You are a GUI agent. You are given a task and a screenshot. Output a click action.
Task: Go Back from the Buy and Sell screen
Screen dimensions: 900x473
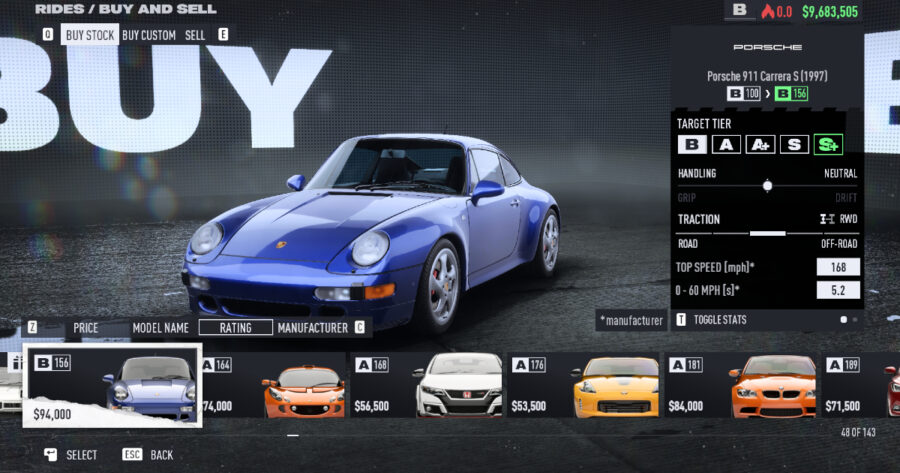149,454
